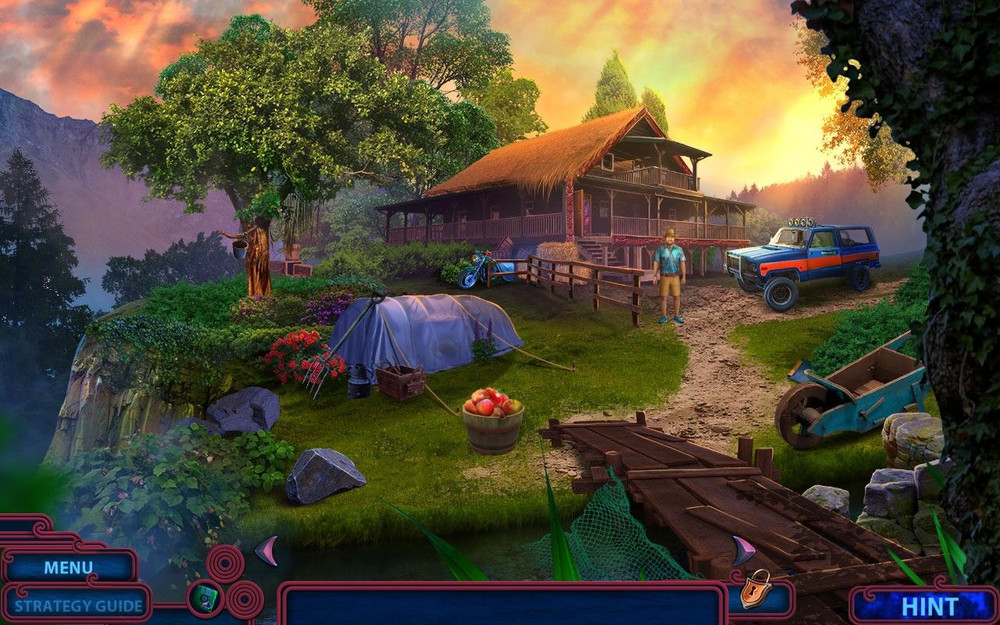Open the MENU button
The image size is (1000, 625).
point(68,568)
